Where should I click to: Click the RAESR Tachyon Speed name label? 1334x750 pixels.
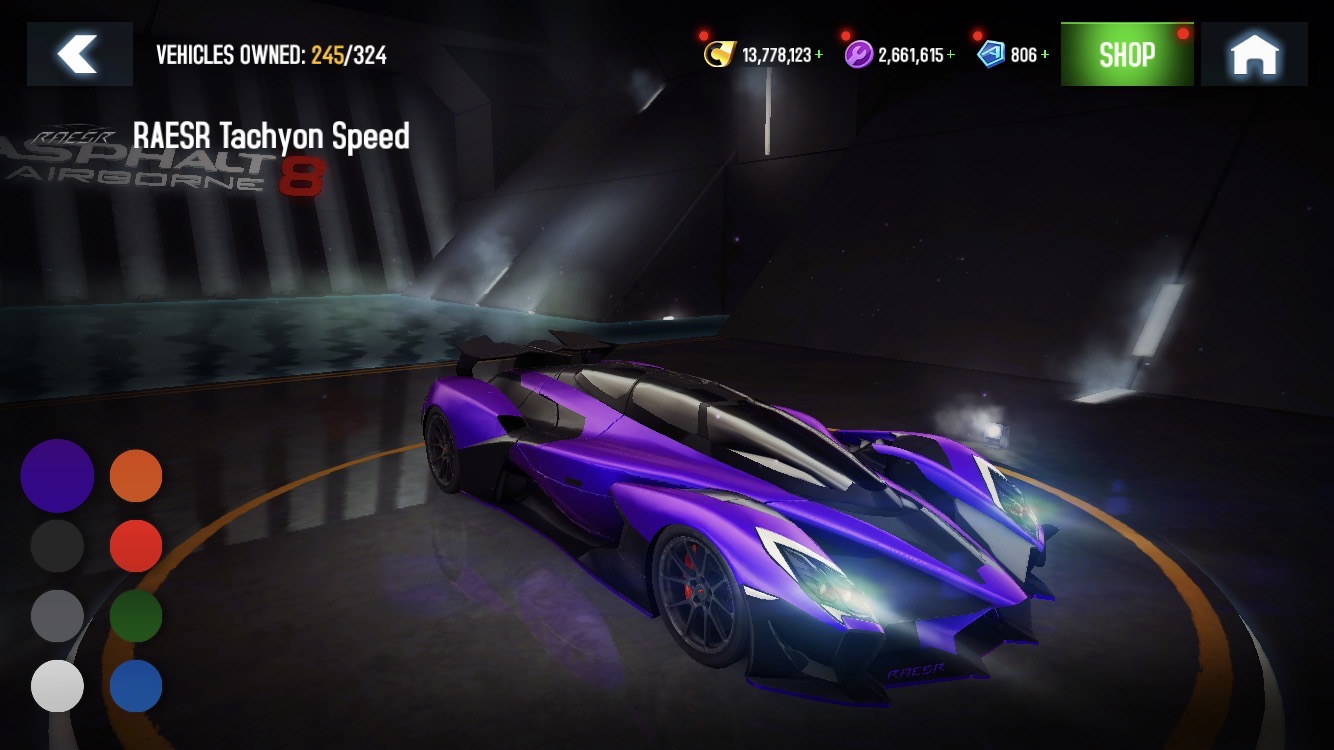pos(270,137)
